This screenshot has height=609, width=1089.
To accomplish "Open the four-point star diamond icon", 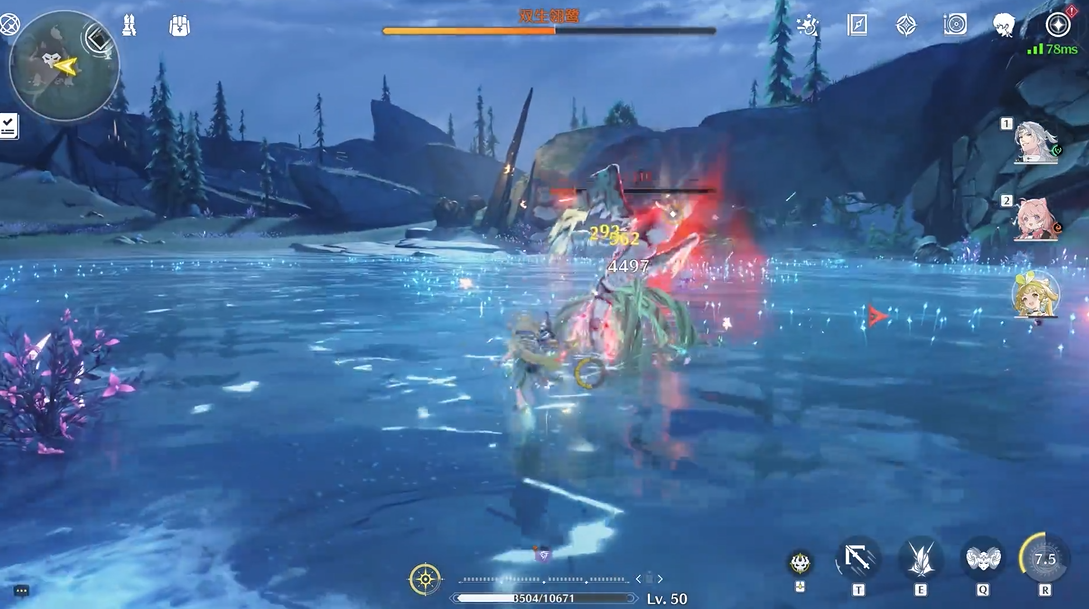I will pyautogui.click(x=906, y=26).
